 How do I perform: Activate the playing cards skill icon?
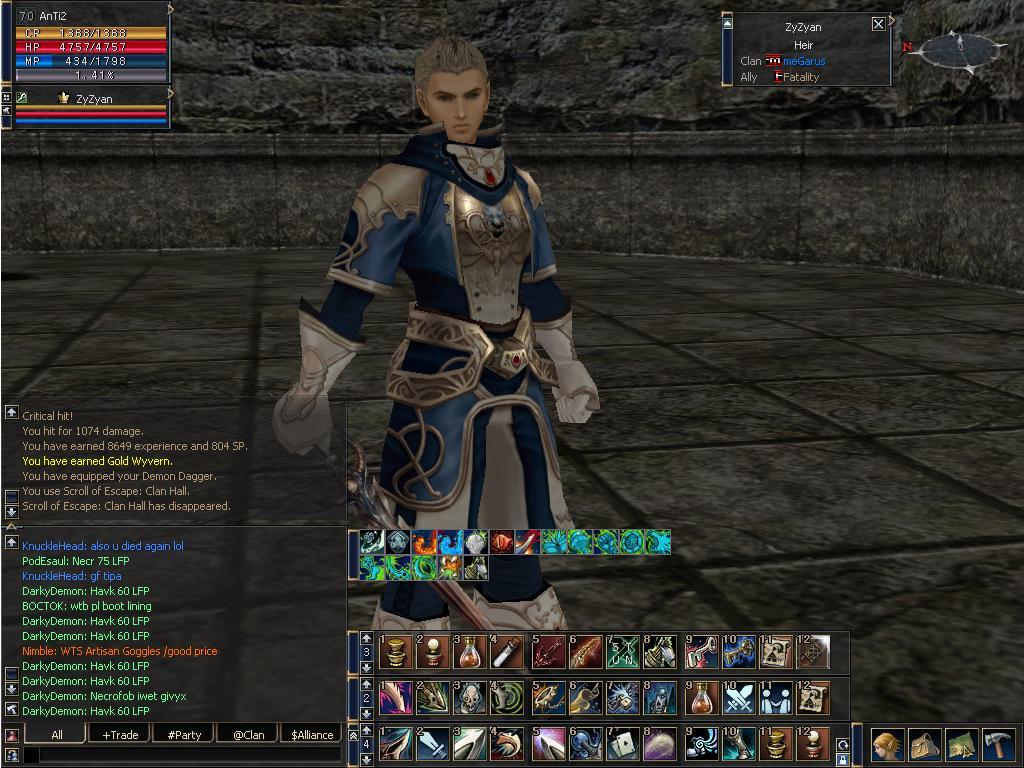[623, 744]
